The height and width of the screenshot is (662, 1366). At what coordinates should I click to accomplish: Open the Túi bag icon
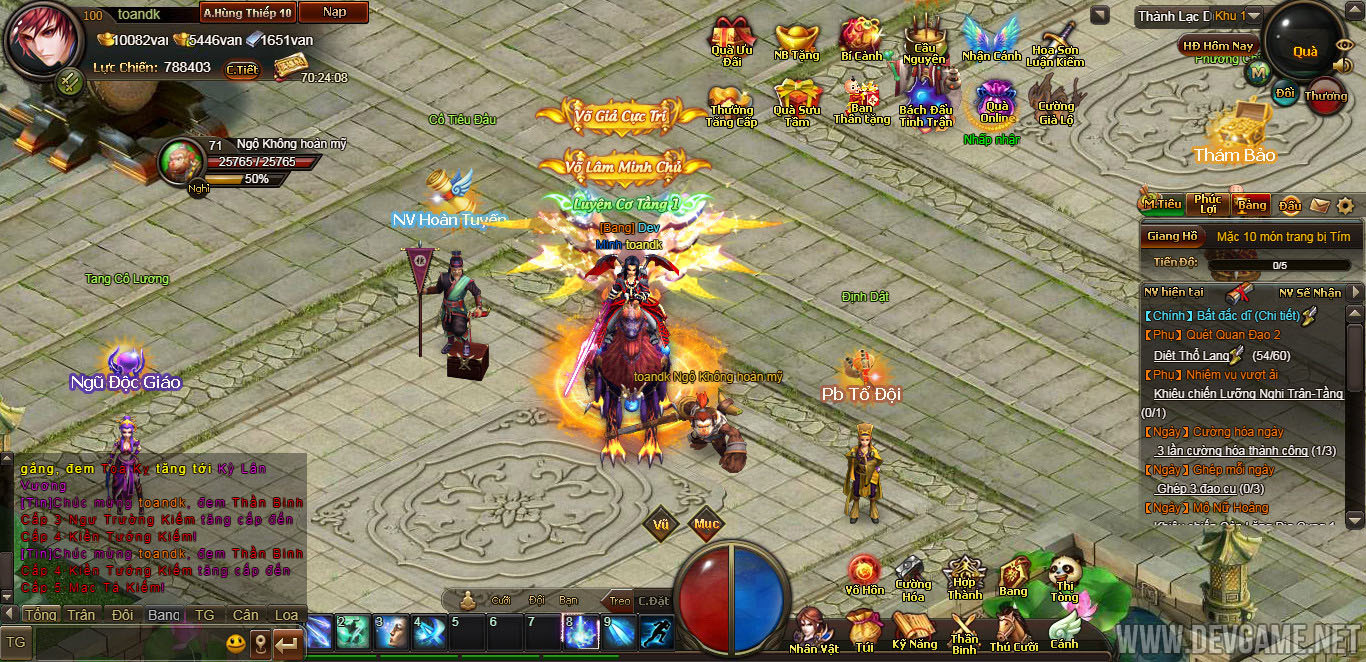(863, 630)
